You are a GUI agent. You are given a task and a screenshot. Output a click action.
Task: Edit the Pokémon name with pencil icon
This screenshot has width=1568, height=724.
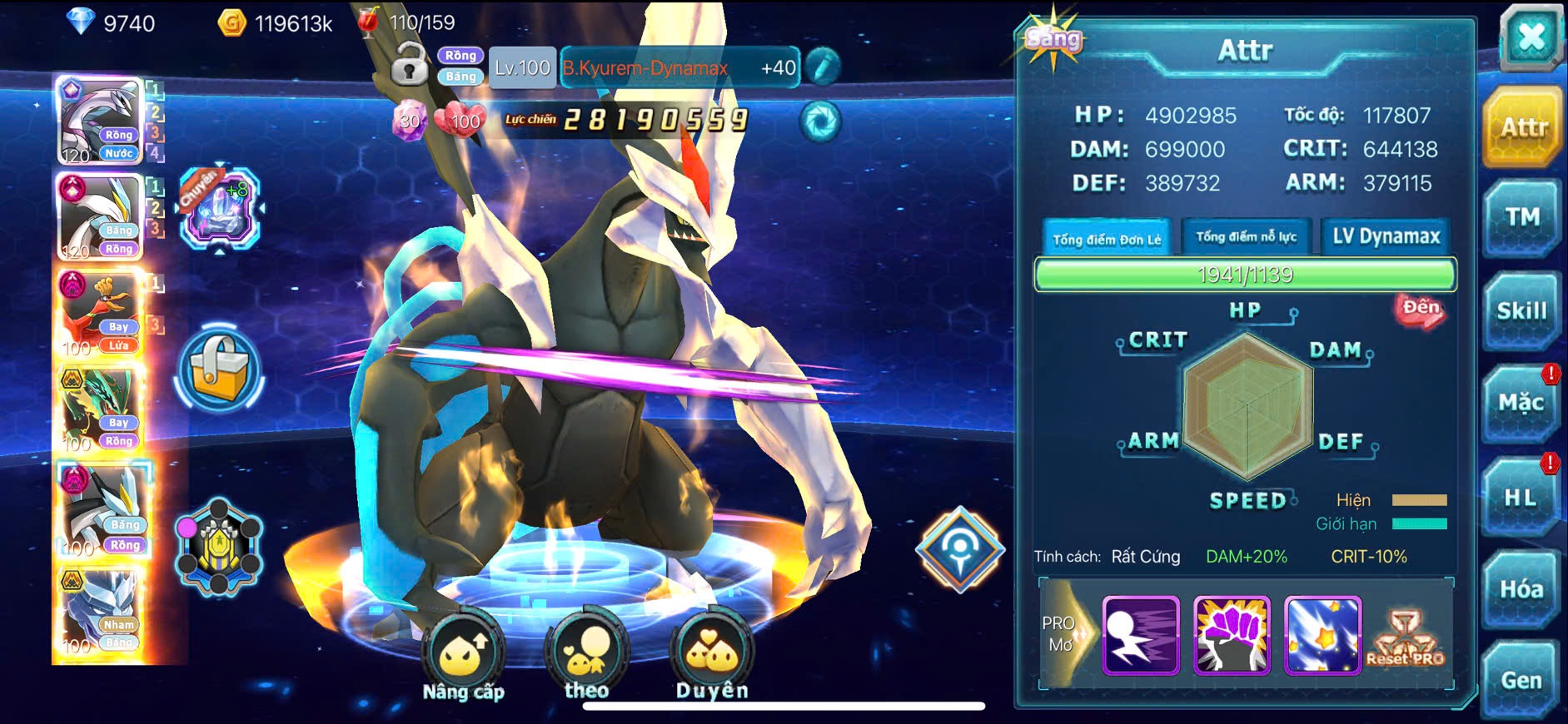point(823,67)
